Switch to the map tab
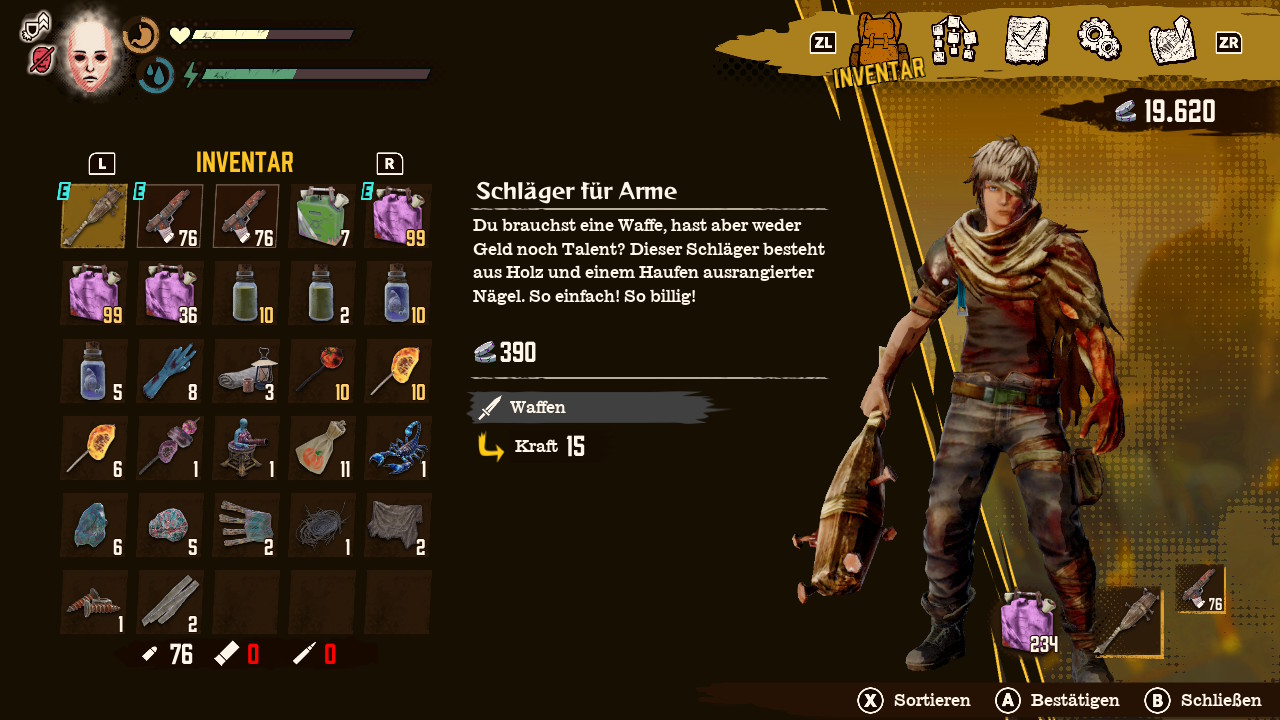Image resolution: width=1280 pixels, height=720 pixels. pos(1171,41)
